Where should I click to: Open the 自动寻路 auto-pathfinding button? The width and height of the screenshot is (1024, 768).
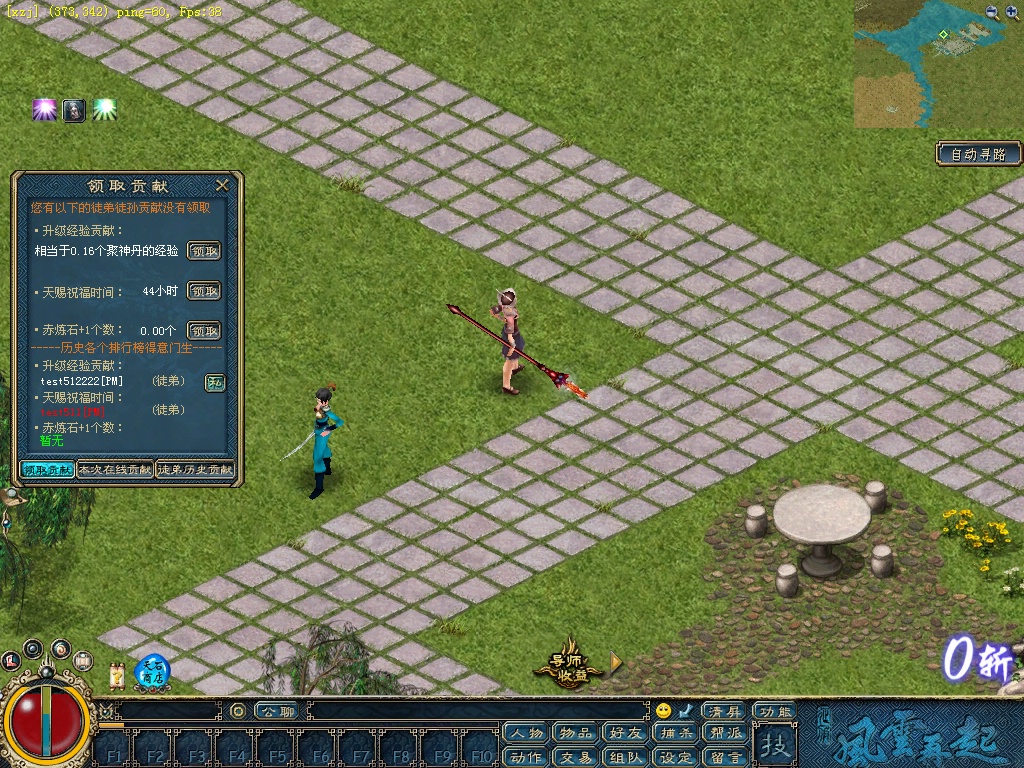979,154
